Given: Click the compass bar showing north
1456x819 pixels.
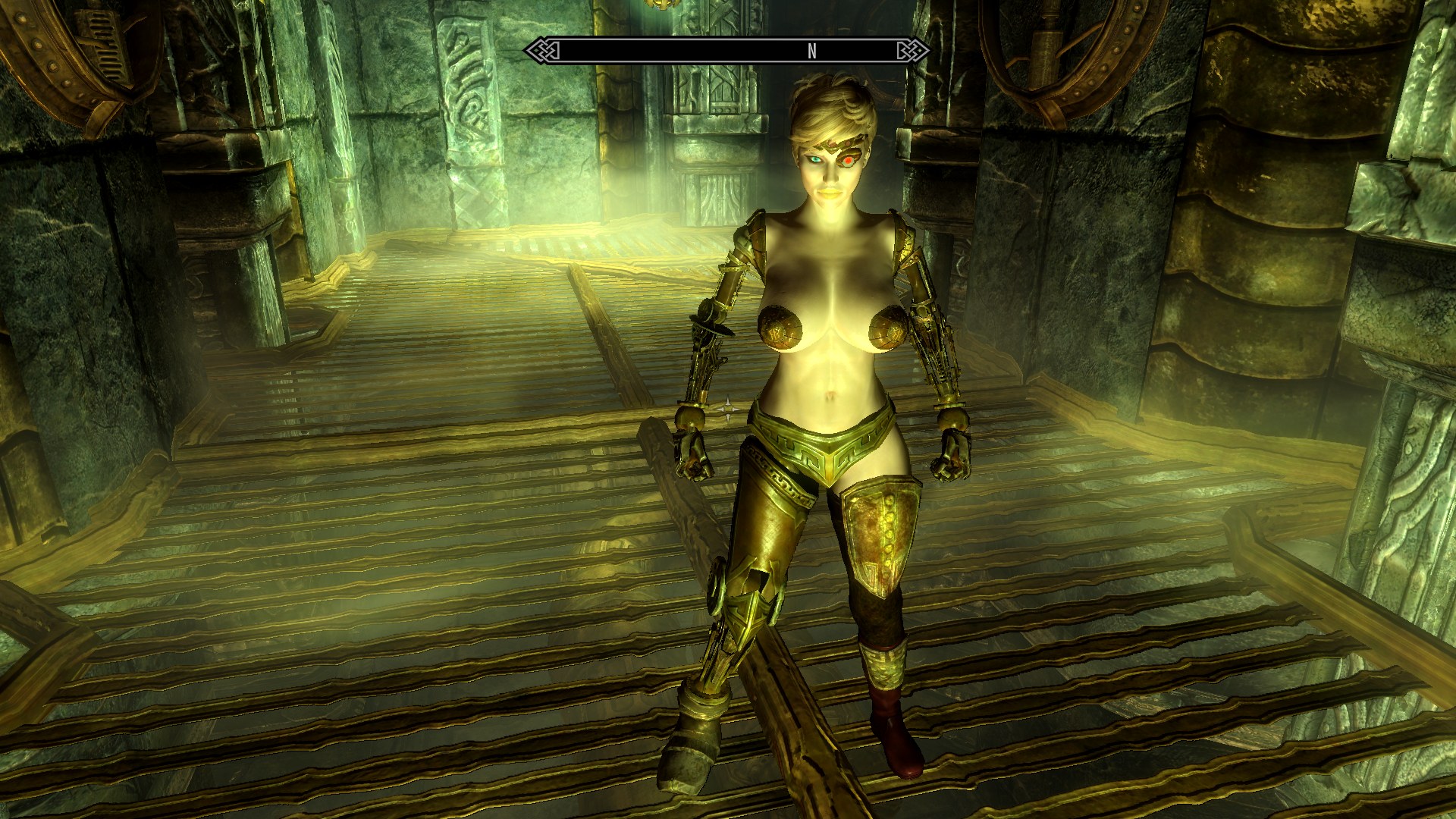Looking at the screenshot, I should click(726, 51).
